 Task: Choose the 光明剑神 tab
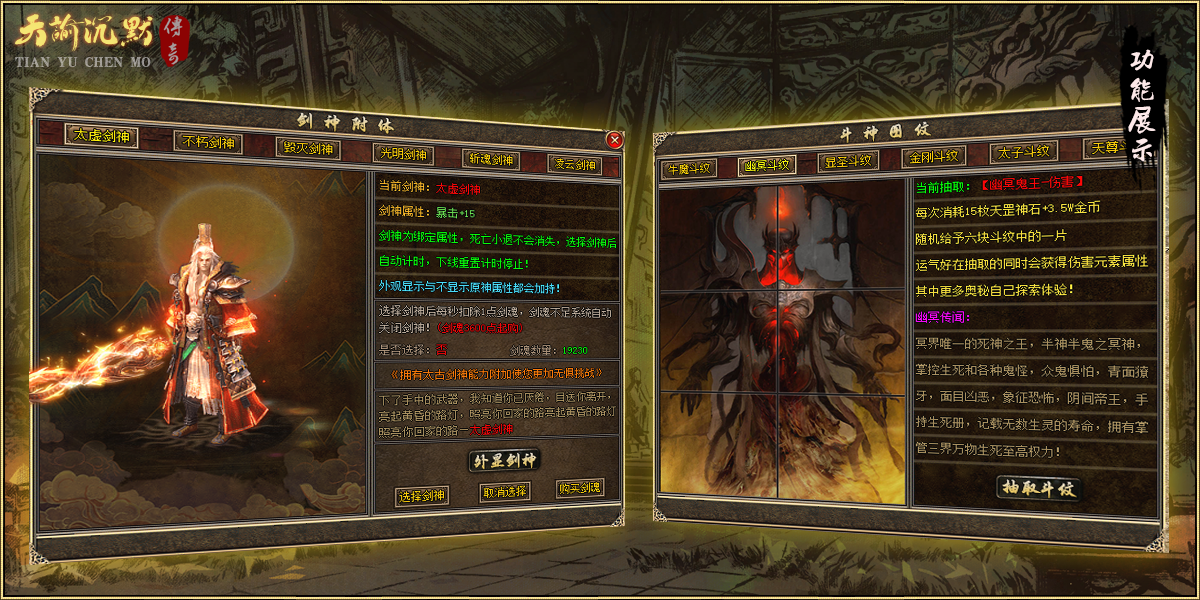click(401, 154)
